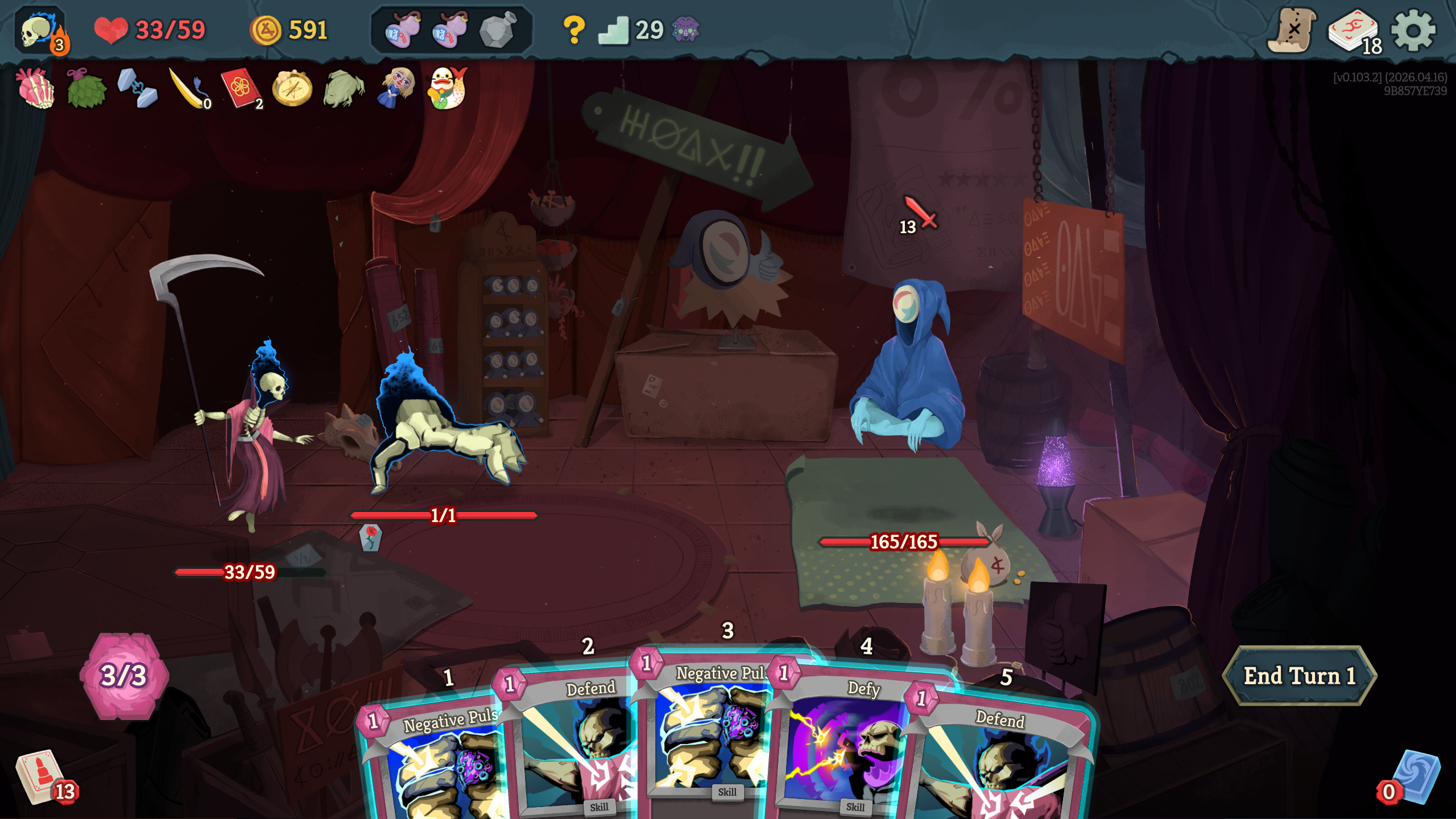Click the blonde doll relic
This screenshot has width=1456, height=819.
pyautogui.click(x=396, y=88)
